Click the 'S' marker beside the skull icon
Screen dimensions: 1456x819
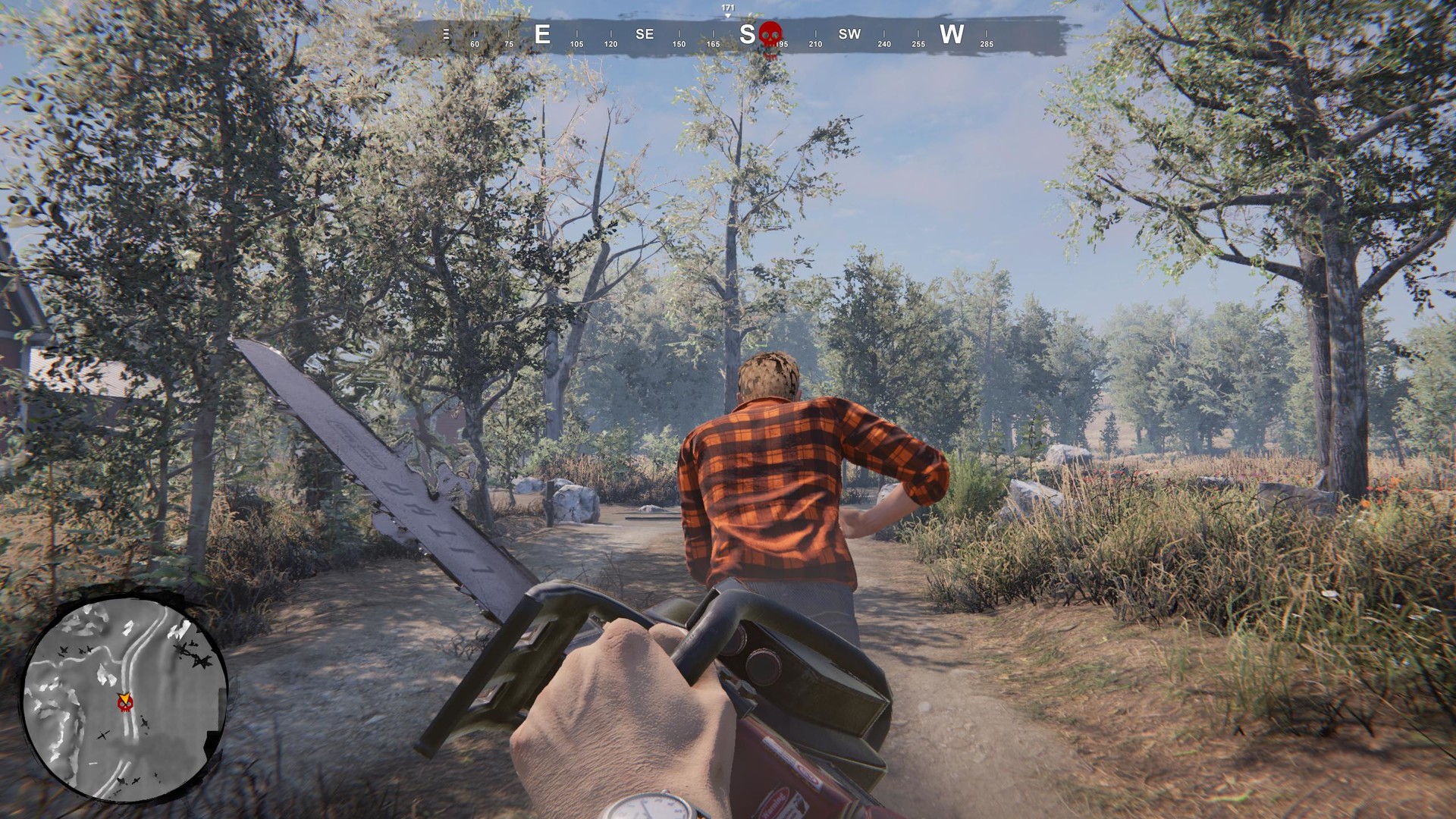coord(748,33)
